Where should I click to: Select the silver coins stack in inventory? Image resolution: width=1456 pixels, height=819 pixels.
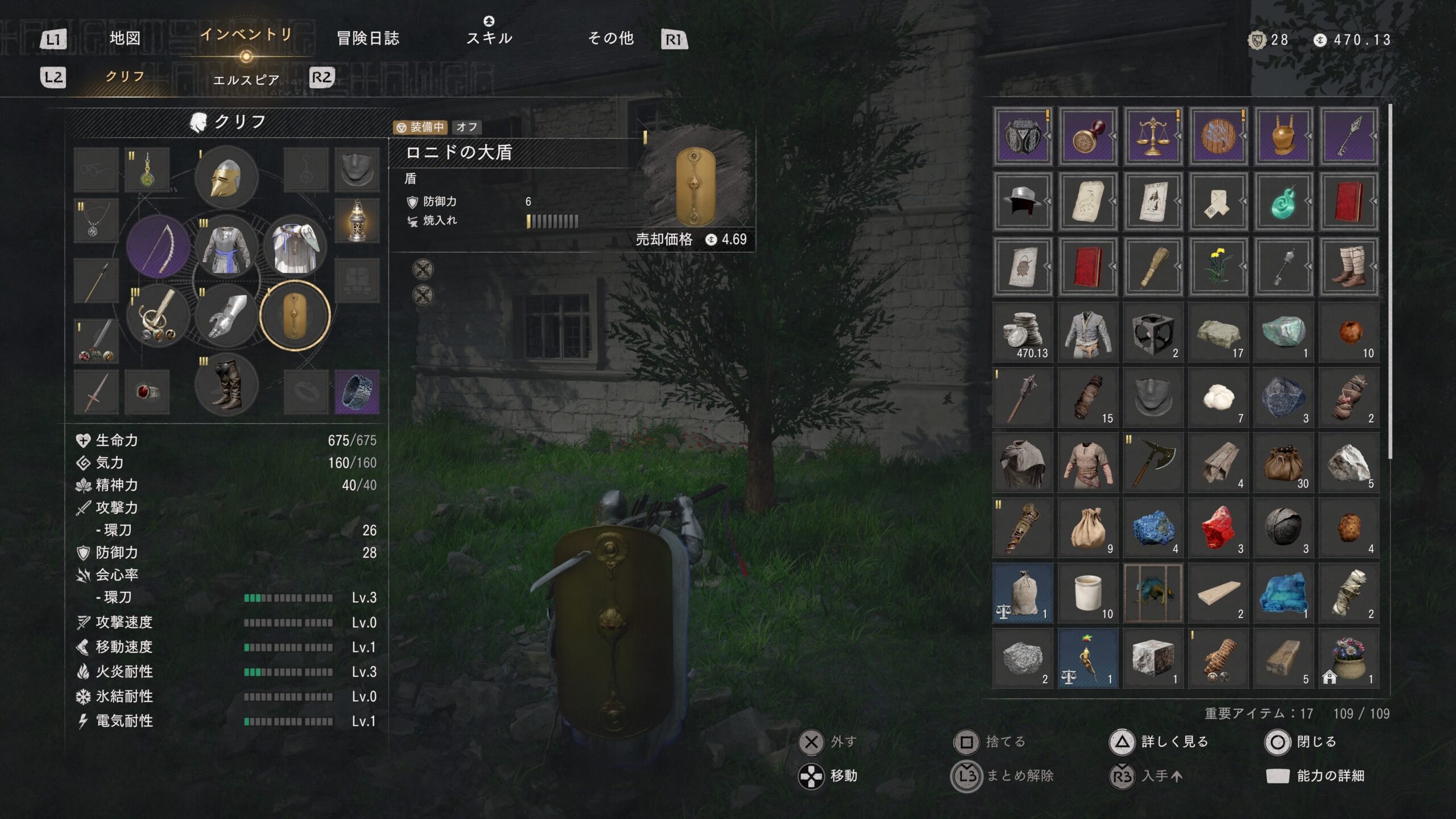1022,332
